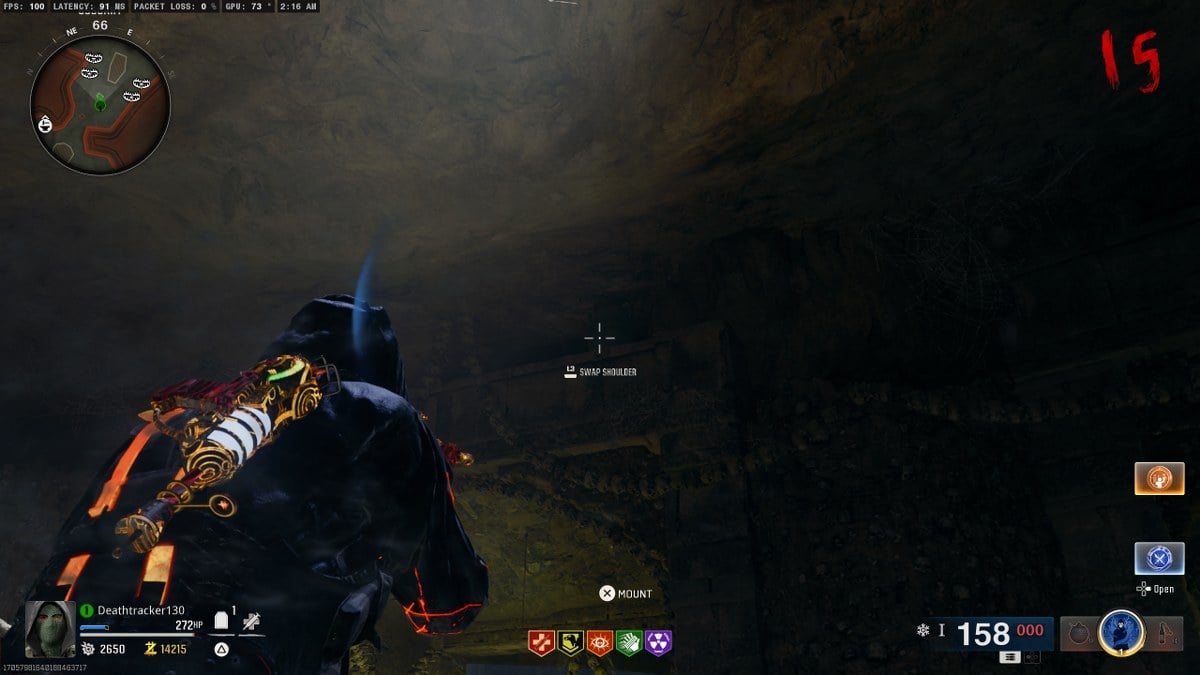Click the armor plate icon
This screenshot has height=675, width=1200.
pos(221,622)
